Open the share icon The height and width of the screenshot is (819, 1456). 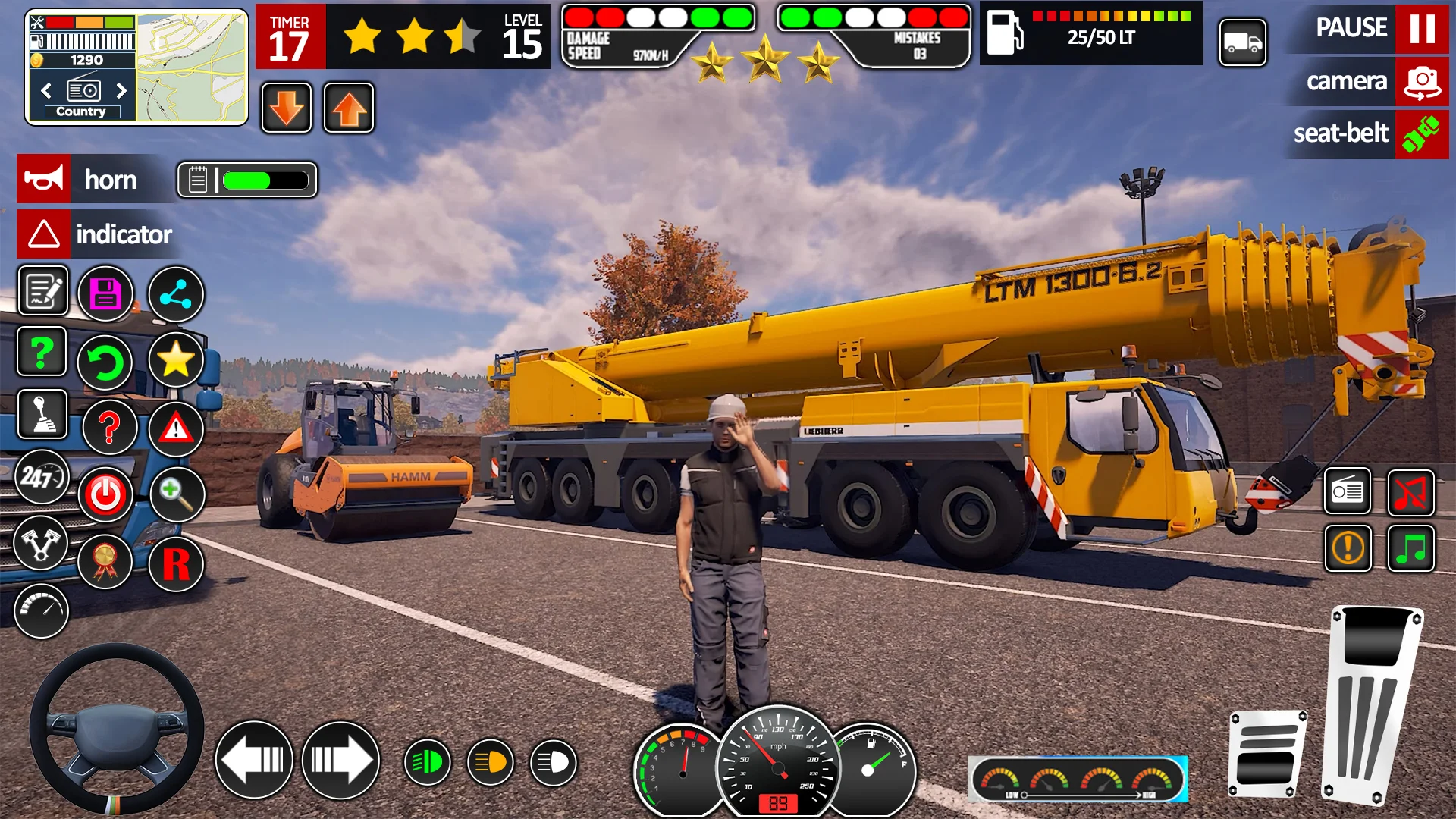pyautogui.click(x=176, y=294)
